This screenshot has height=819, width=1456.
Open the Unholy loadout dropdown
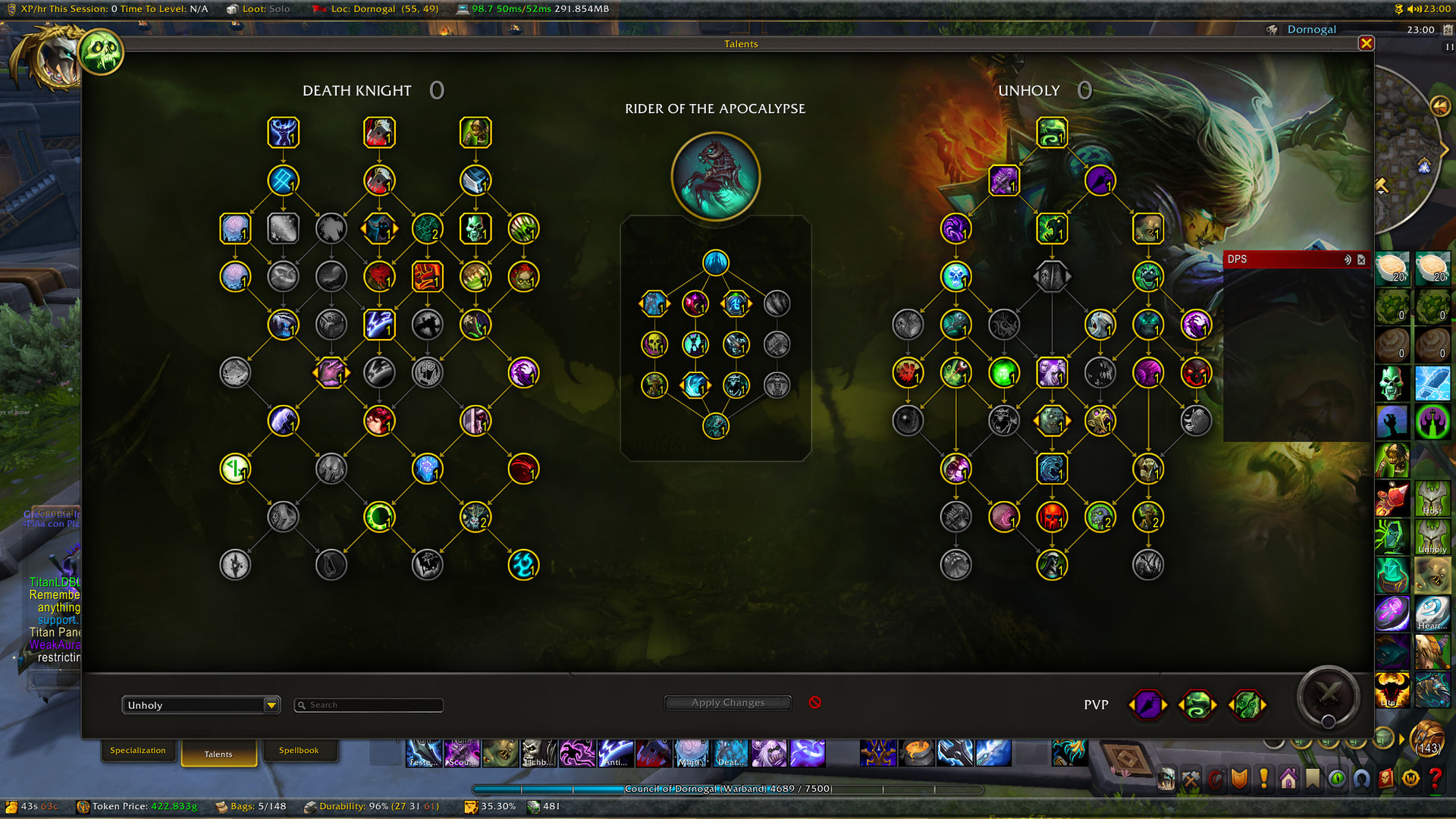pos(200,704)
